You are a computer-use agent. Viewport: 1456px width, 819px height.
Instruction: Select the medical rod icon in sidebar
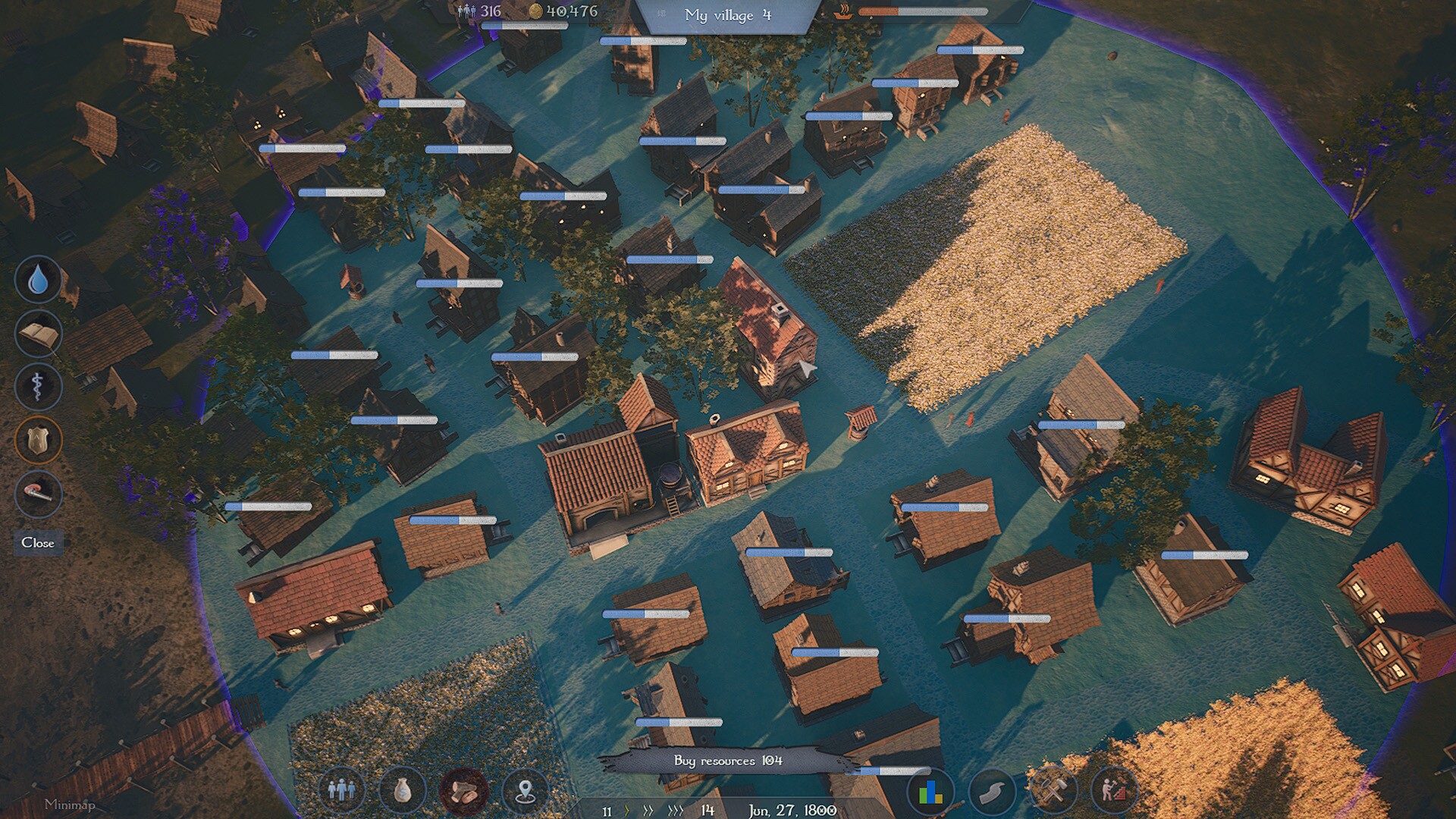tap(37, 386)
